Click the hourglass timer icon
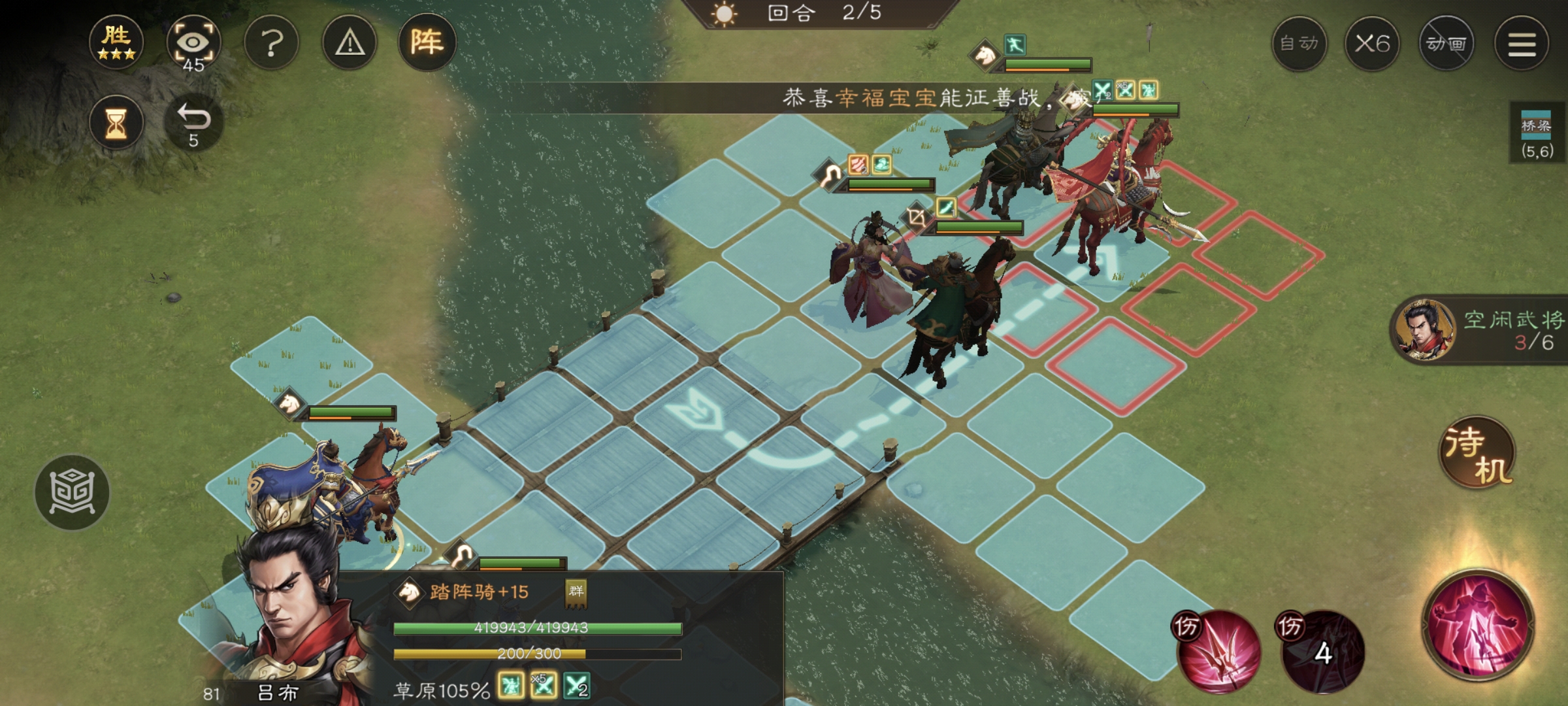 point(116,122)
